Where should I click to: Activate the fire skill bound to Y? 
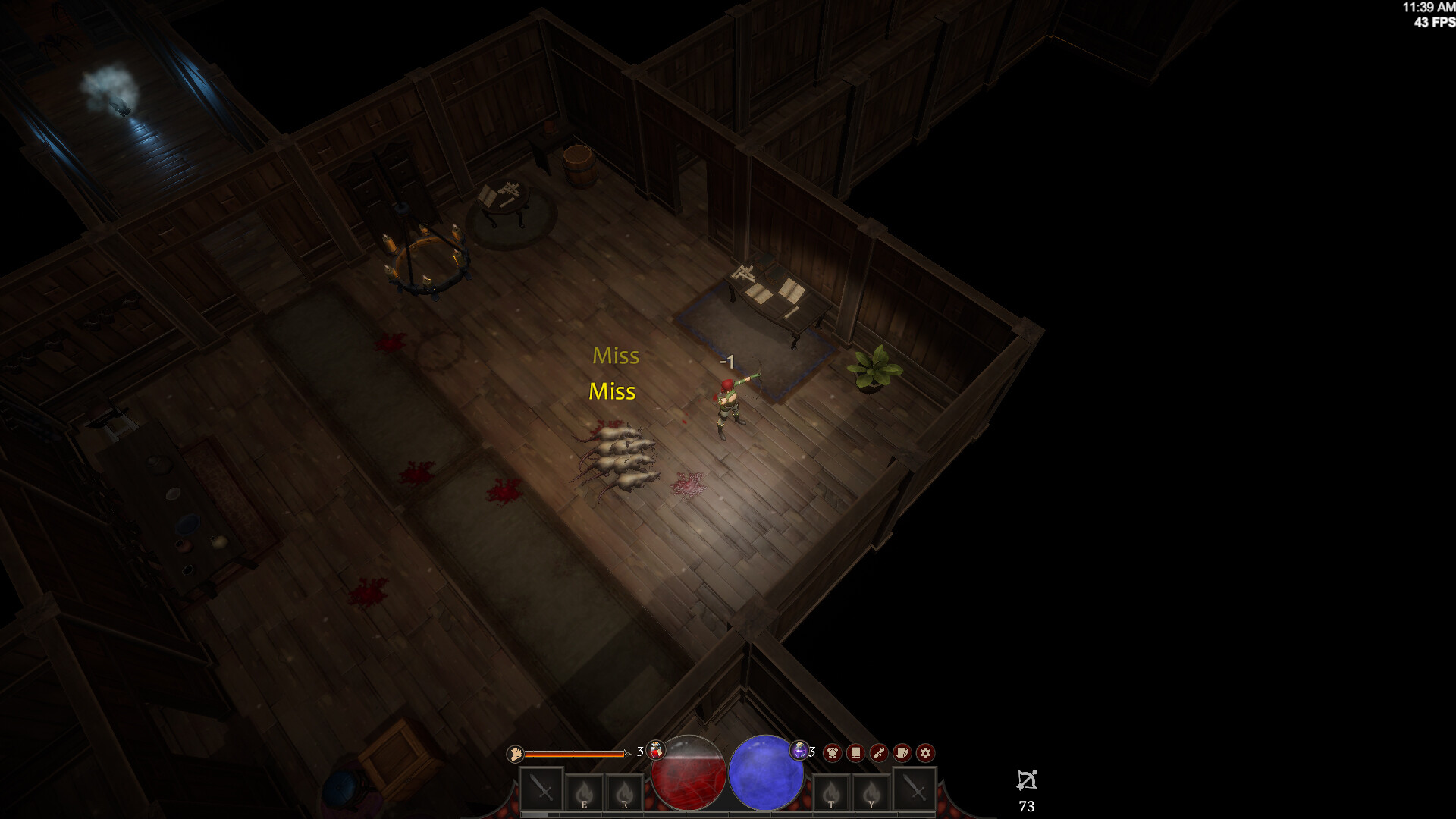(x=871, y=791)
